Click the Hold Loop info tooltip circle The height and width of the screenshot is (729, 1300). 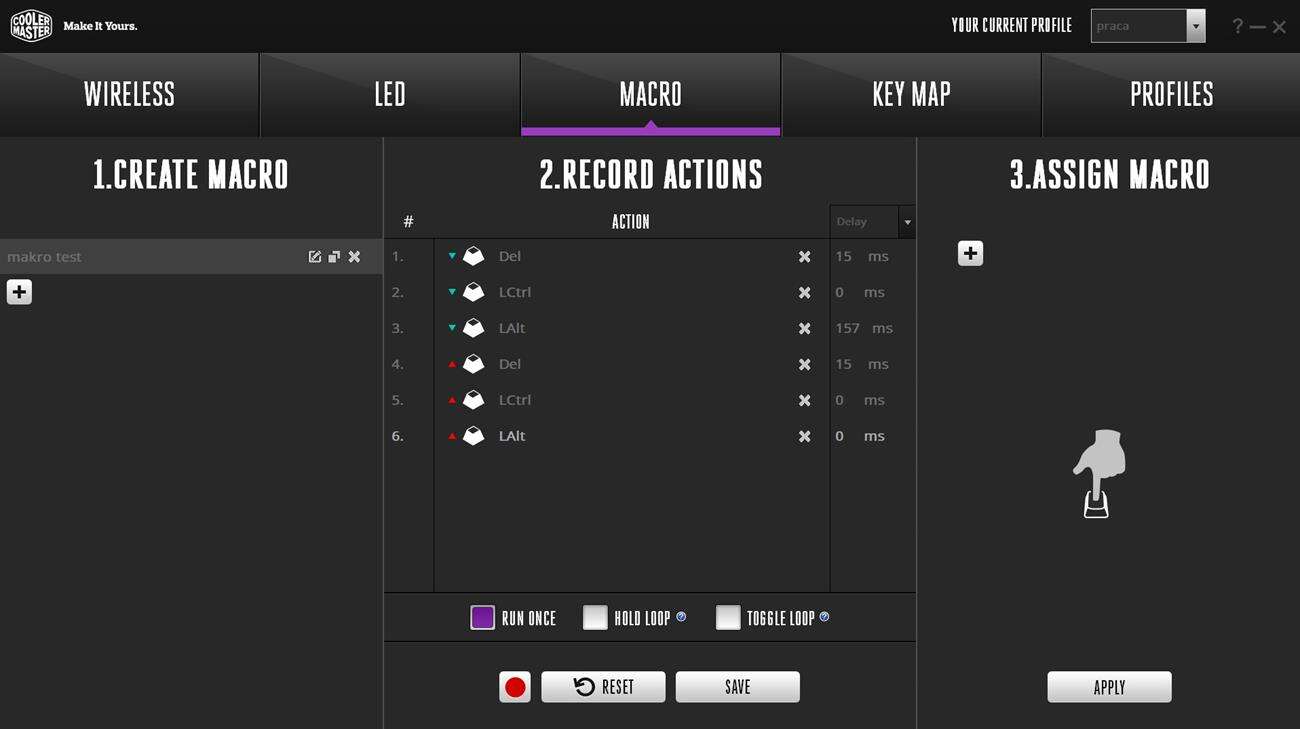pos(679,617)
